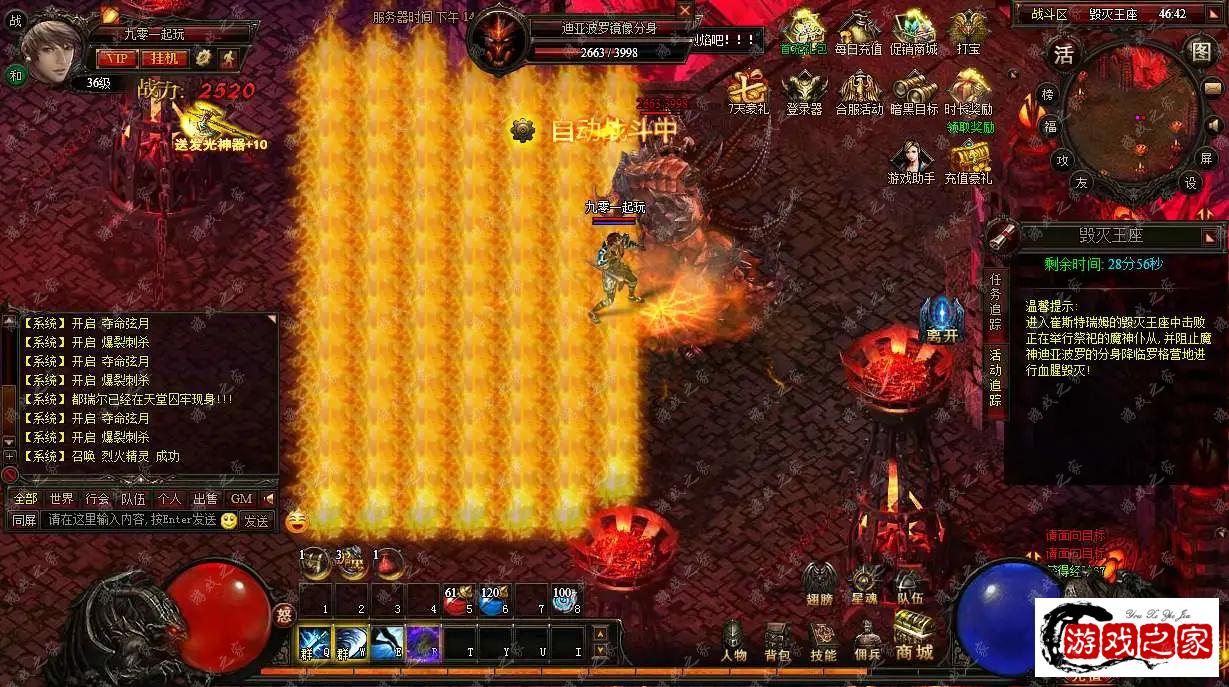Open the 每日充值 daily recharge icon
The width and height of the screenshot is (1229, 687).
(x=858, y=33)
